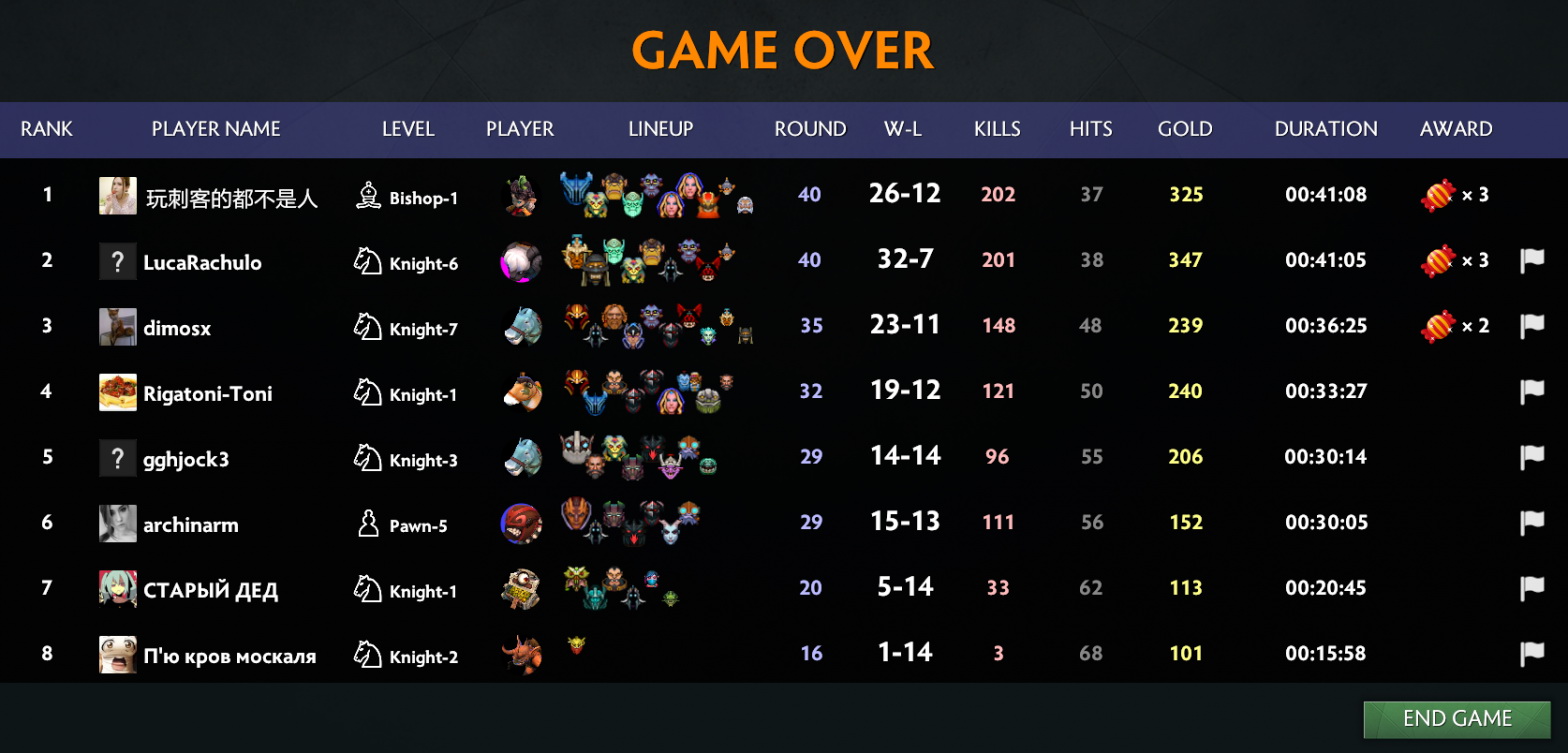Open archinarm's avatar thumbnail
1568x753 pixels.
pos(119,523)
